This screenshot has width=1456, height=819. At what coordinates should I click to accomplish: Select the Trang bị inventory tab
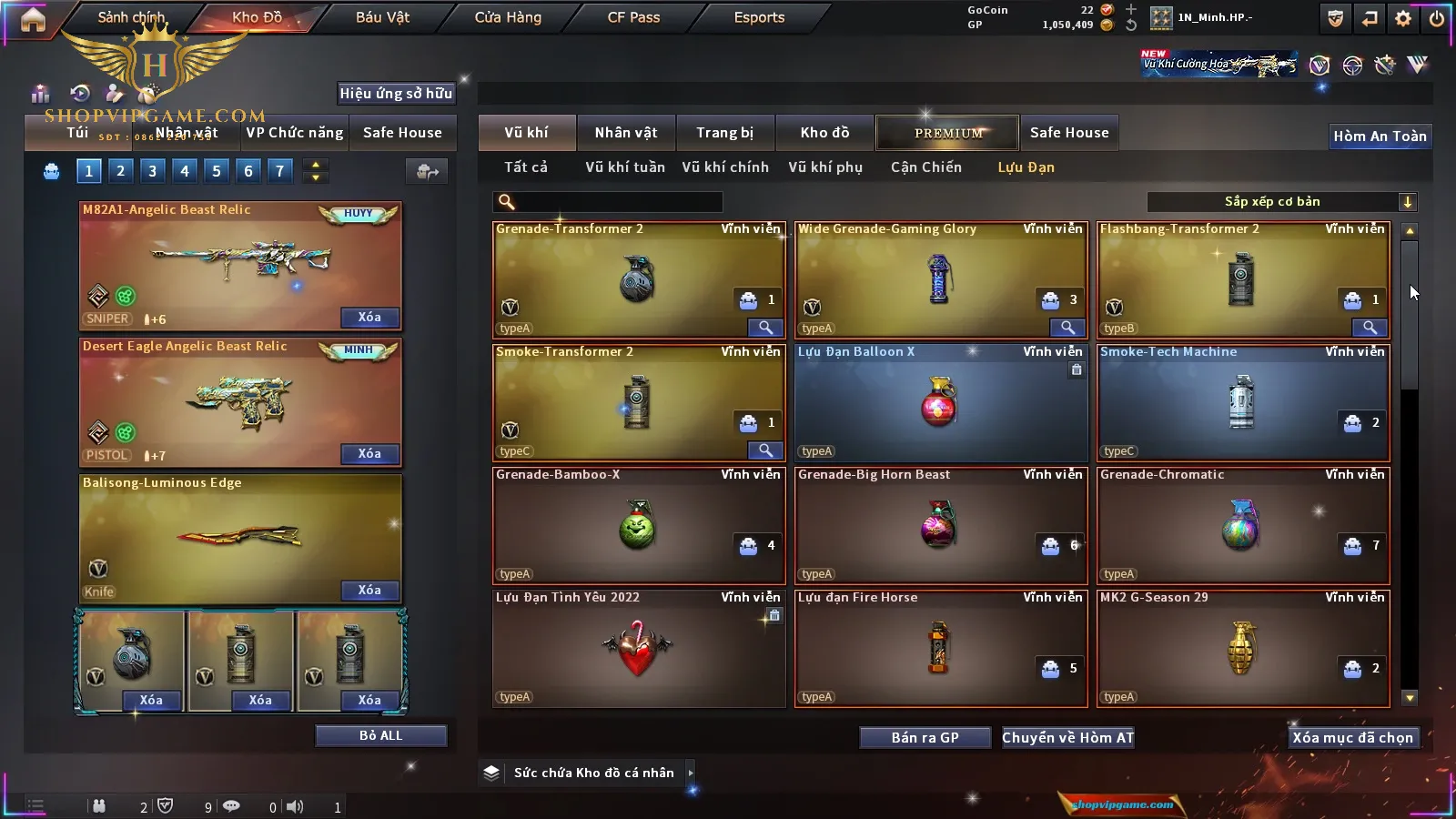[x=724, y=133]
